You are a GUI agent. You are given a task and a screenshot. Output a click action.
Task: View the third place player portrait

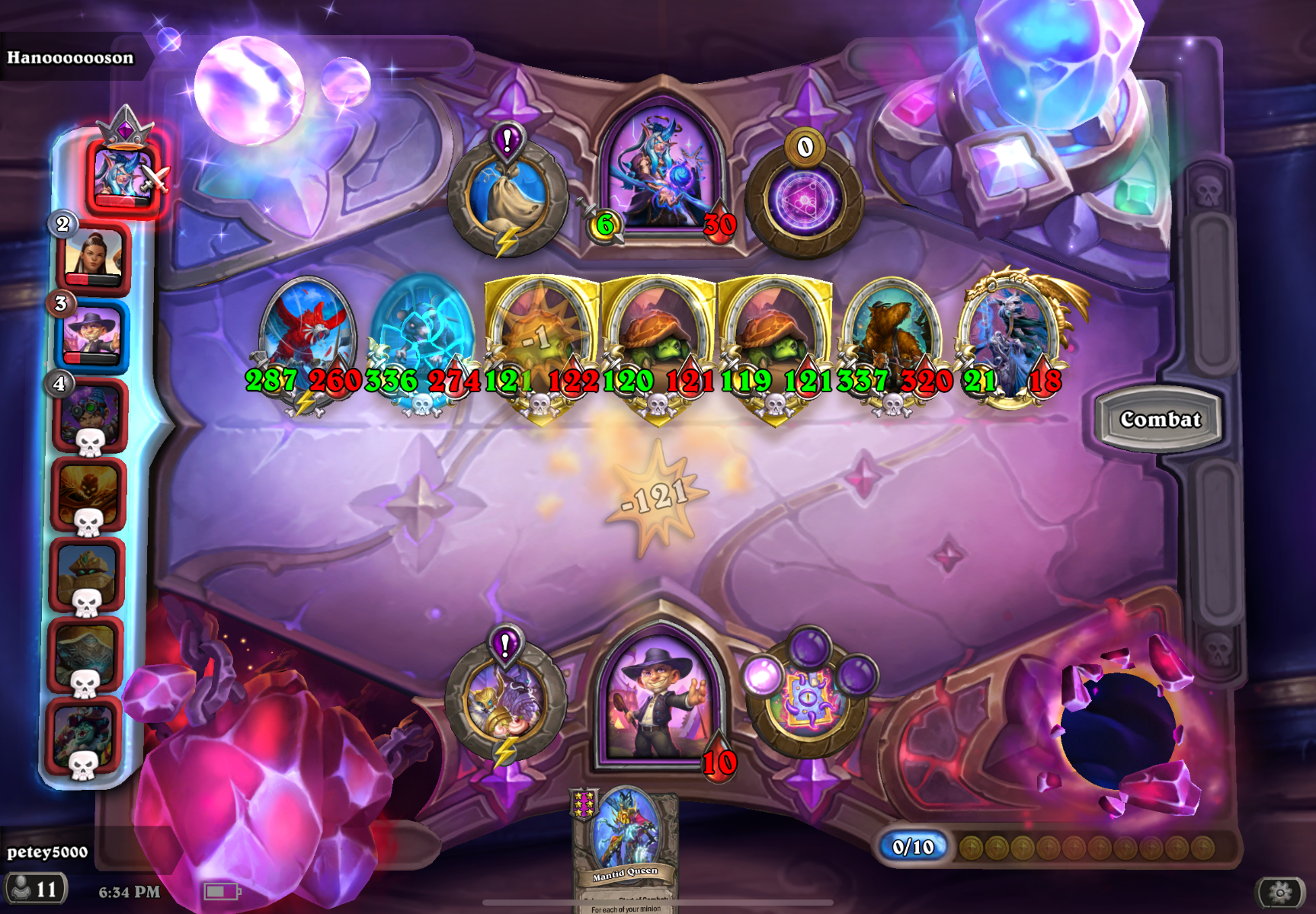pyautogui.click(x=91, y=335)
